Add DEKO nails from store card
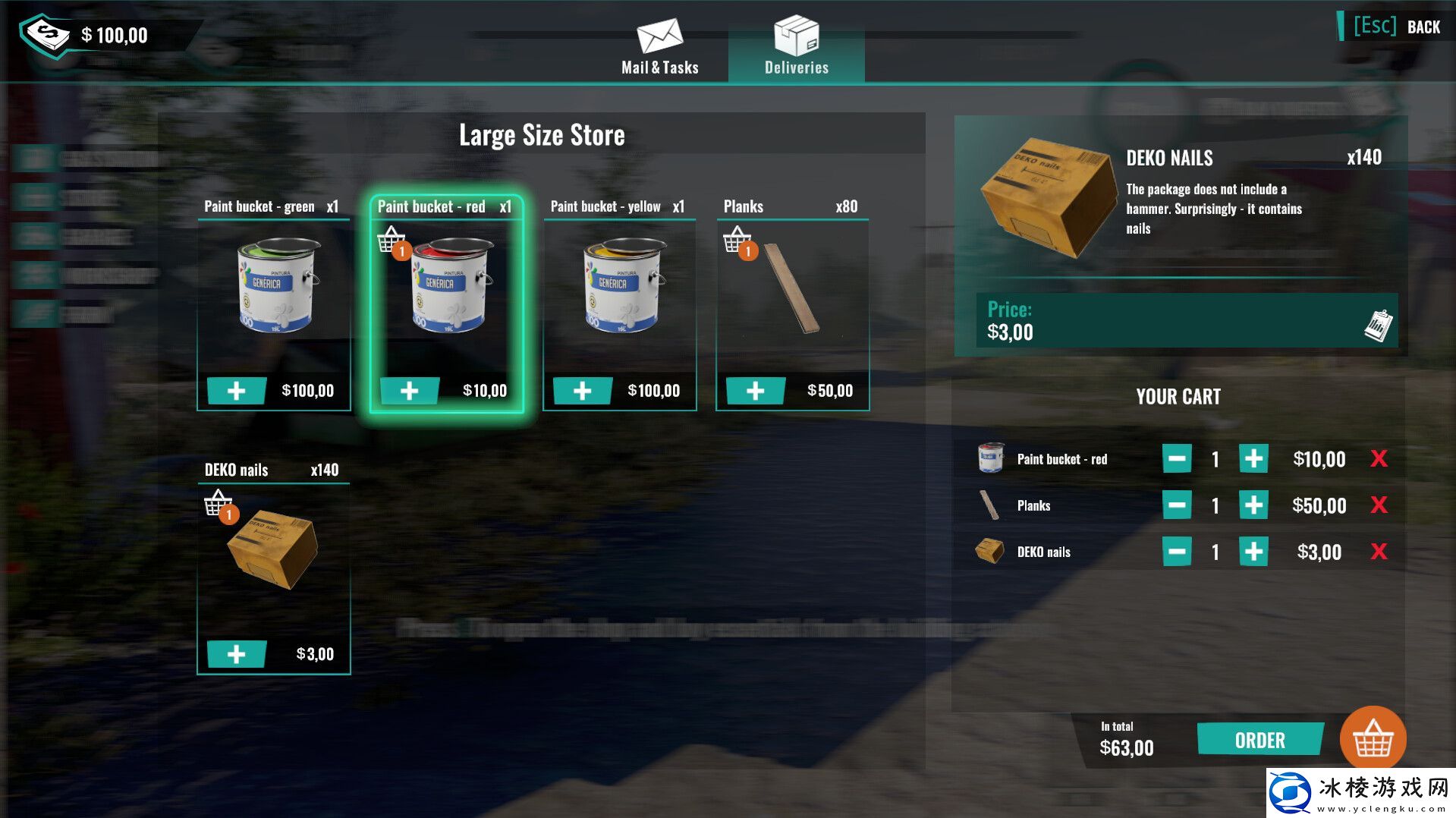Viewport: 1456px width, 818px height. [237, 654]
